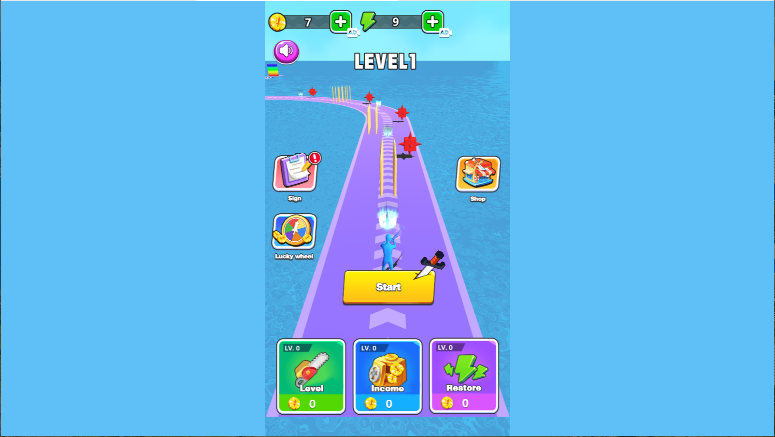775x437 pixels.
Task: Add coins with the green plus button
Action: [x=340, y=21]
